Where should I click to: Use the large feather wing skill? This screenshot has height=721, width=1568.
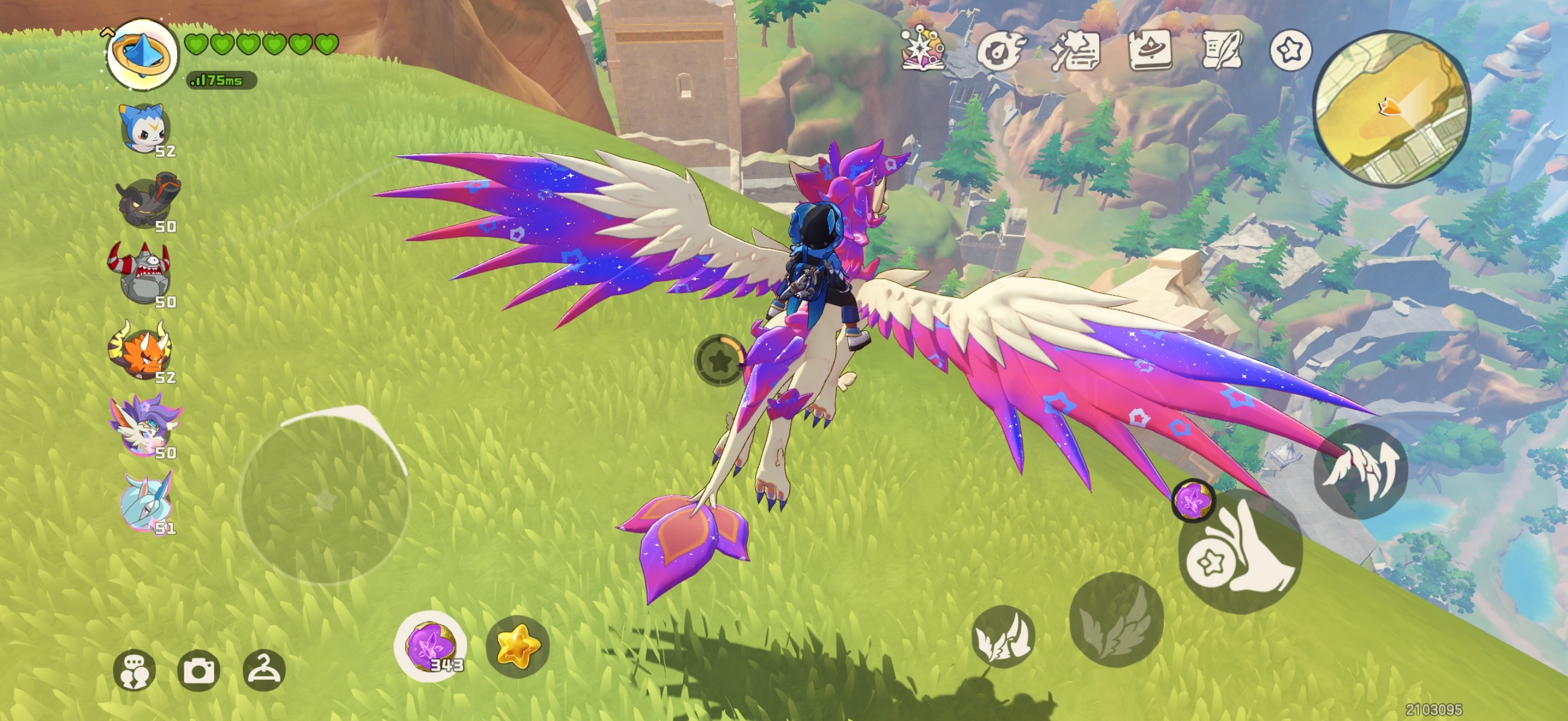pyautogui.click(x=1116, y=619)
